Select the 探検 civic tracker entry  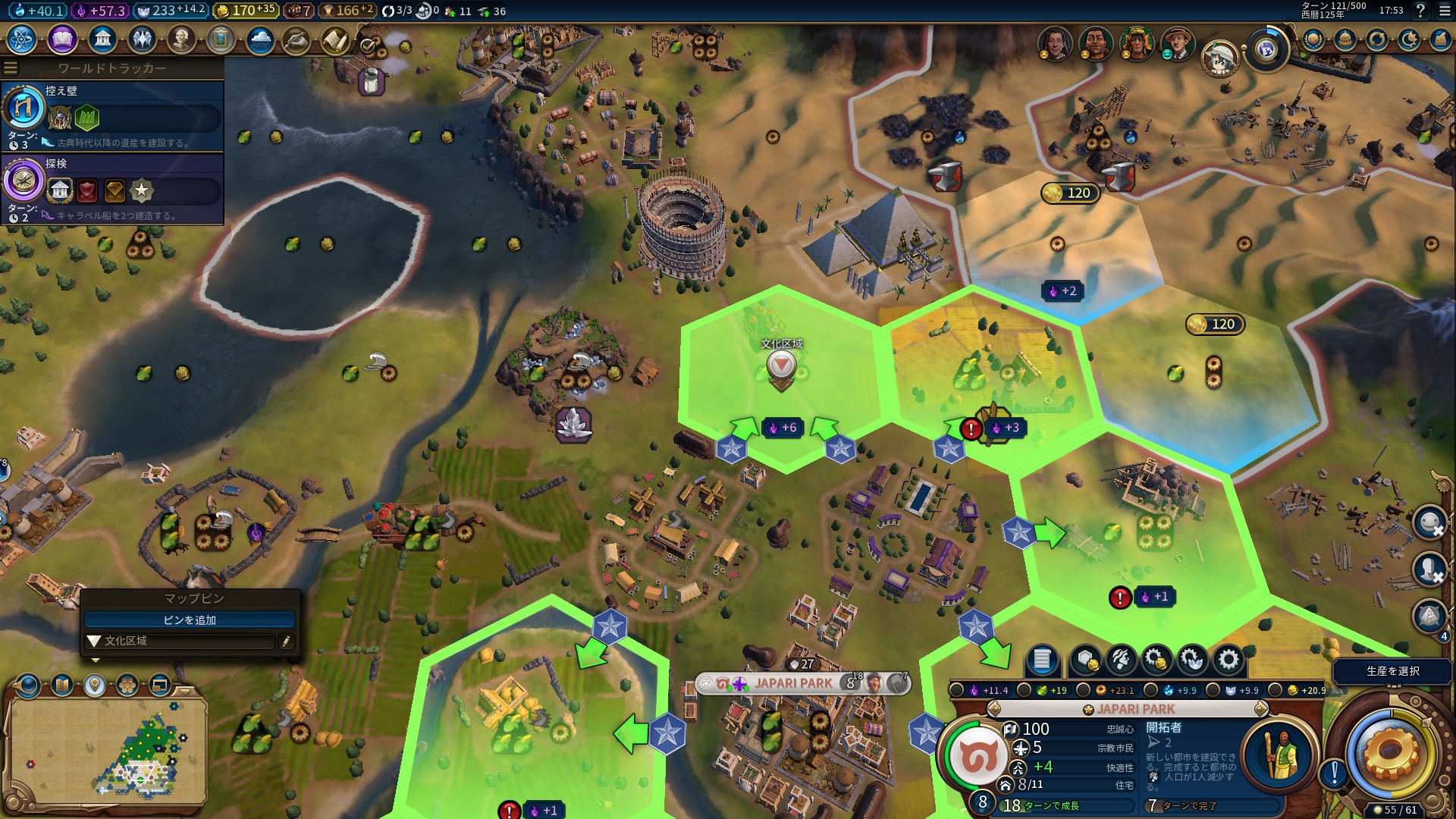coord(114,187)
